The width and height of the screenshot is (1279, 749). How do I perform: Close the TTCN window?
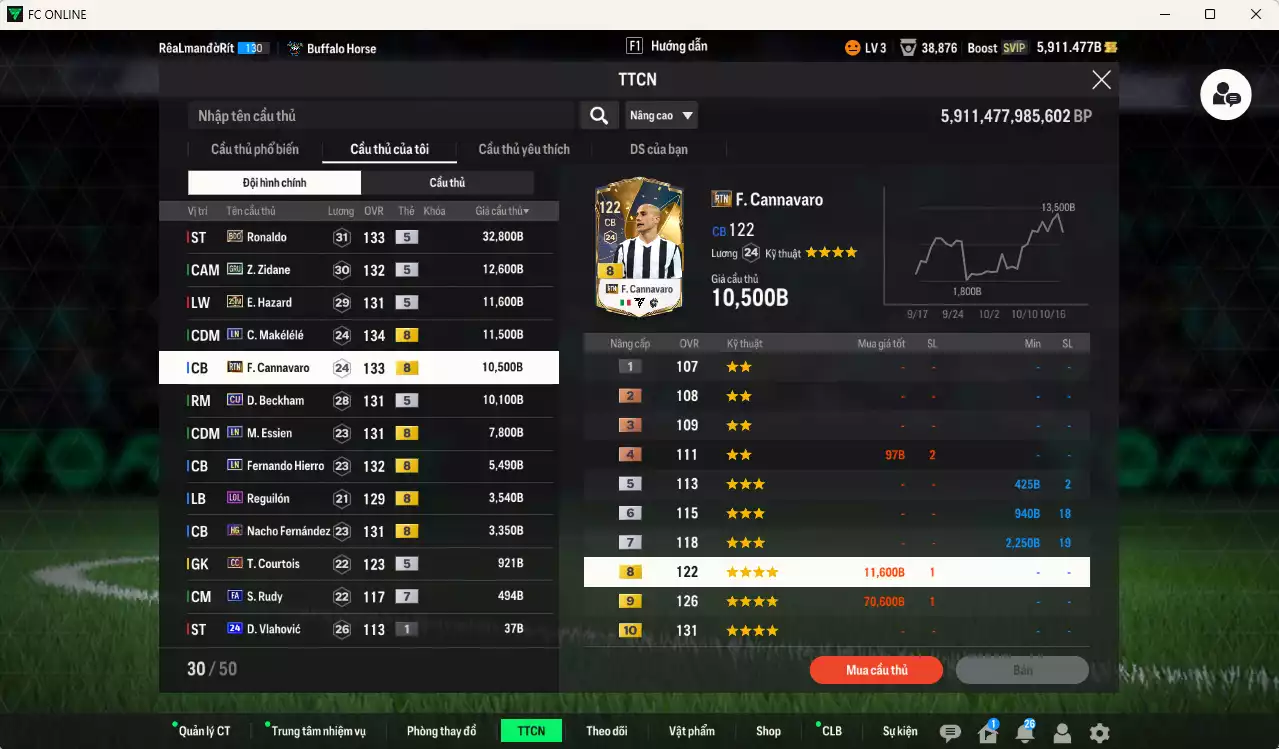click(x=1101, y=80)
